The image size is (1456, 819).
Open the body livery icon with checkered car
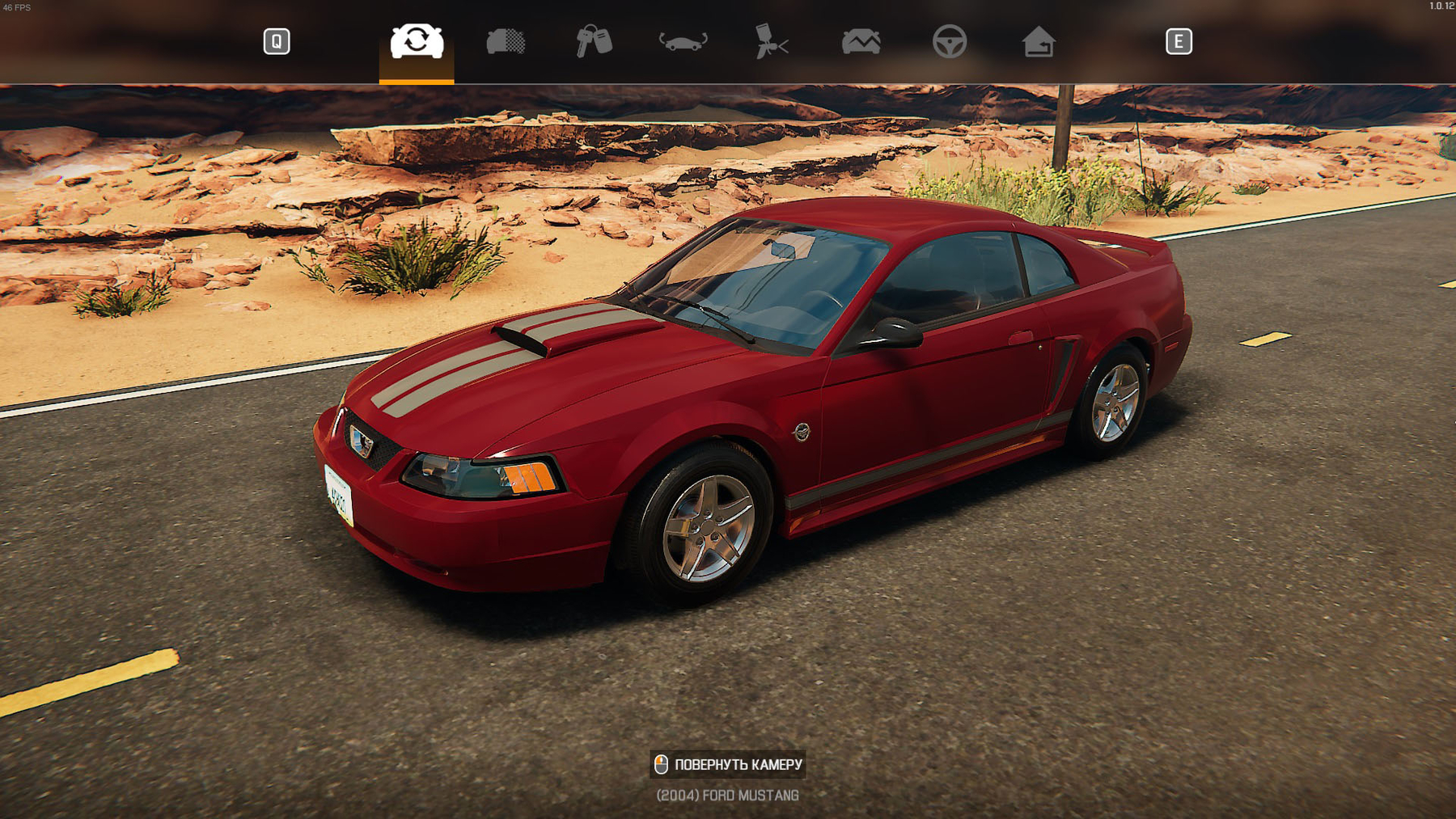(506, 43)
